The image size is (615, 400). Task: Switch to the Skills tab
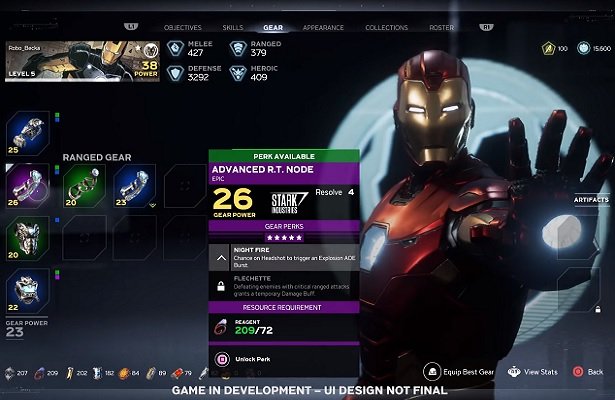(x=232, y=28)
